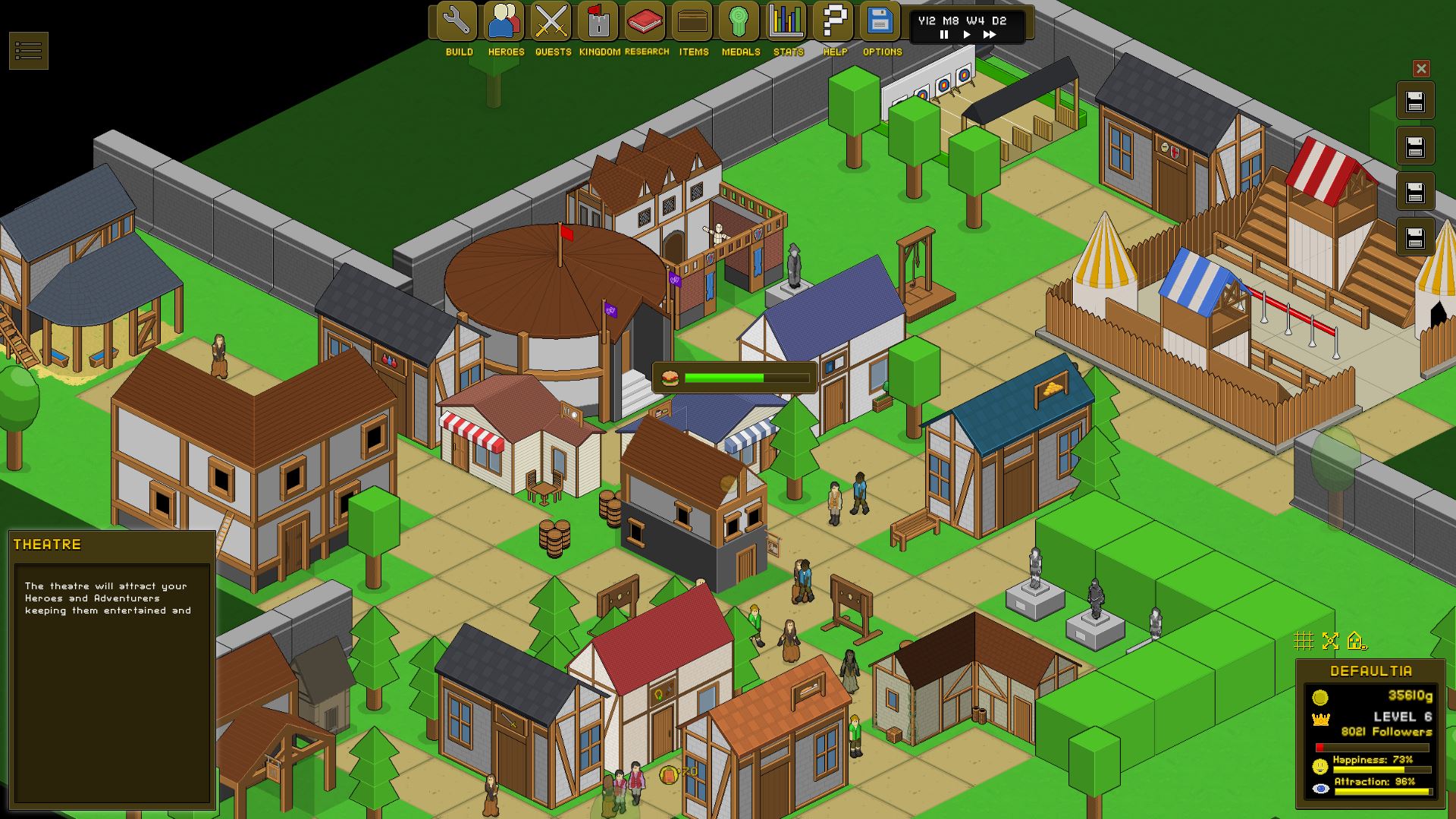This screenshot has height=819, width=1456.
Task: Toggle the list menu at top left
Action: (29, 51)
